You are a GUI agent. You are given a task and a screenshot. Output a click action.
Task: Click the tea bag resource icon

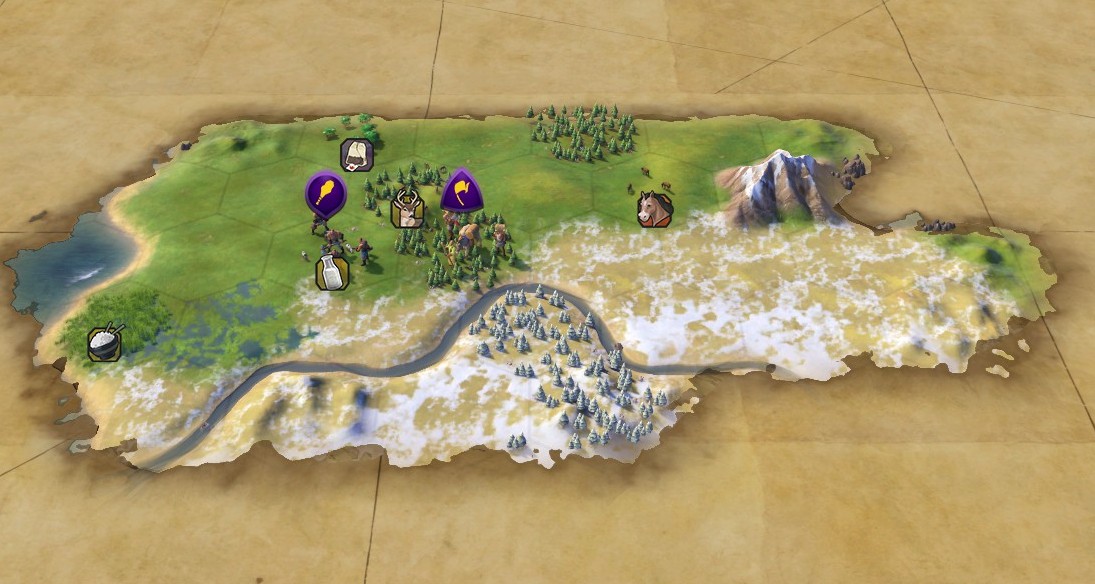(x=357, y=154)
